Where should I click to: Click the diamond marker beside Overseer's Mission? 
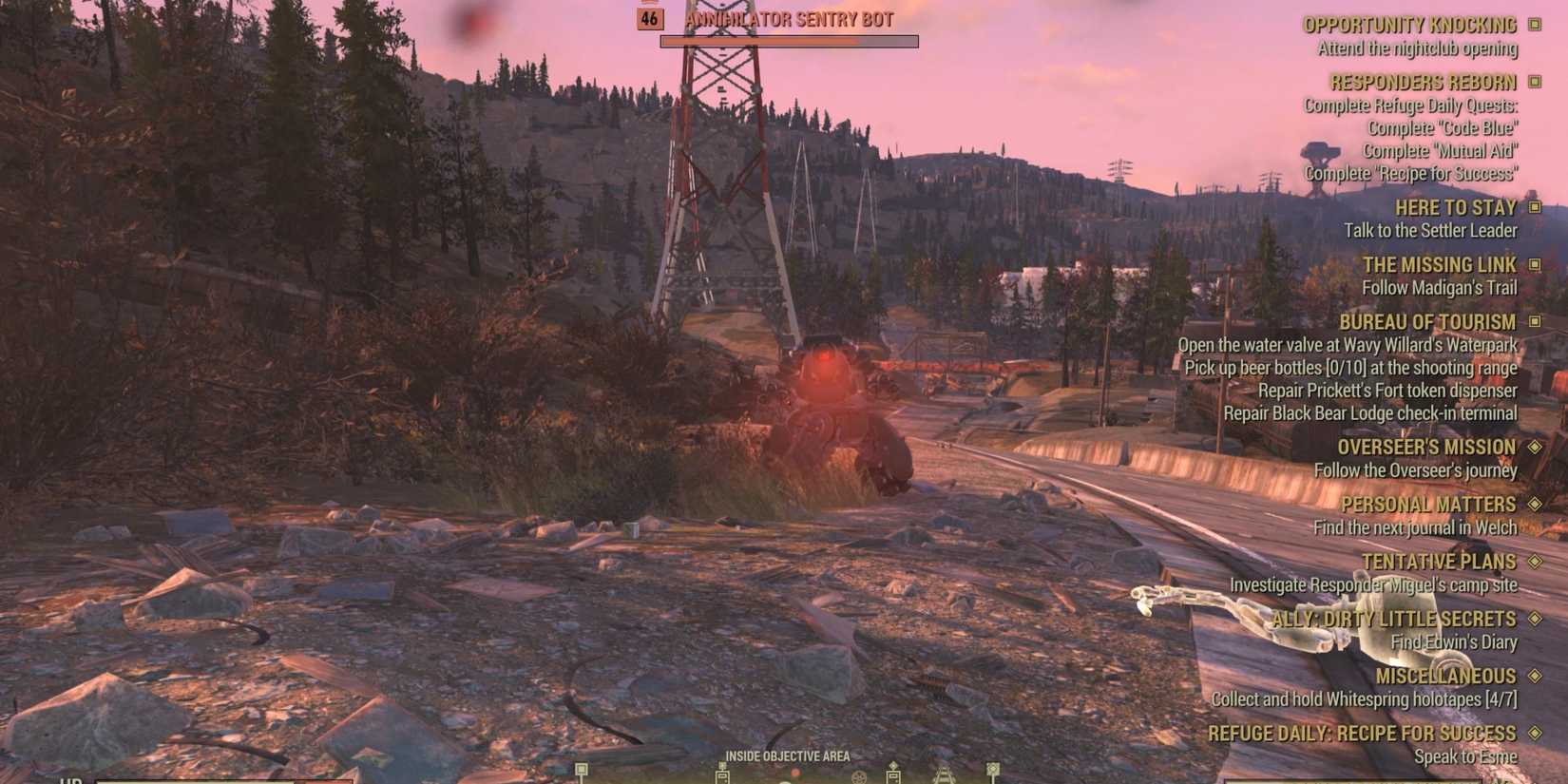pos(1537,447)
